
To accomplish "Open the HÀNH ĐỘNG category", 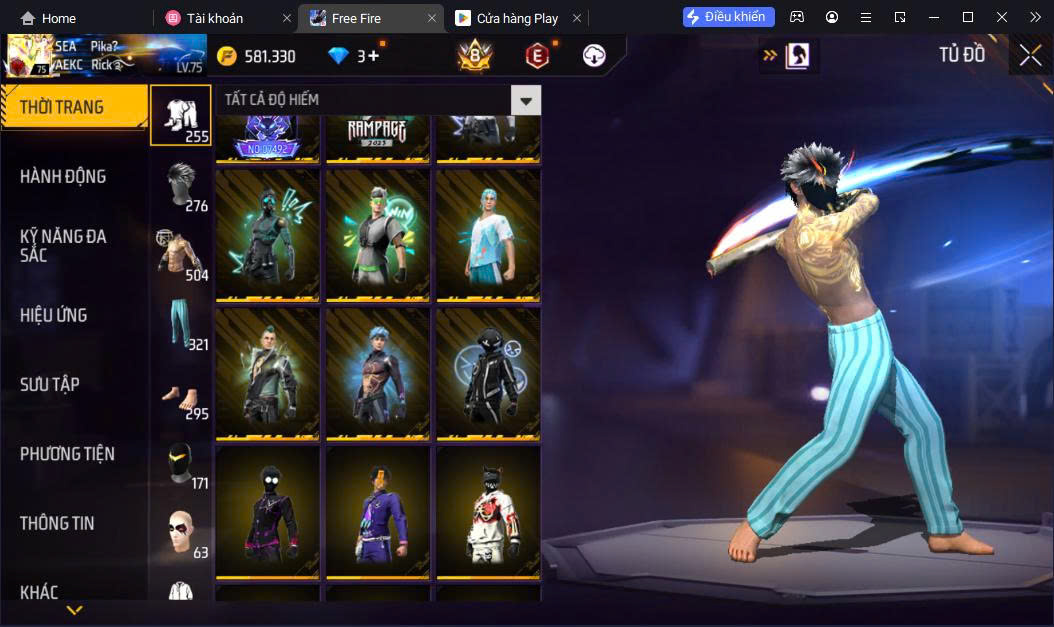I will (x=63, y=177).
